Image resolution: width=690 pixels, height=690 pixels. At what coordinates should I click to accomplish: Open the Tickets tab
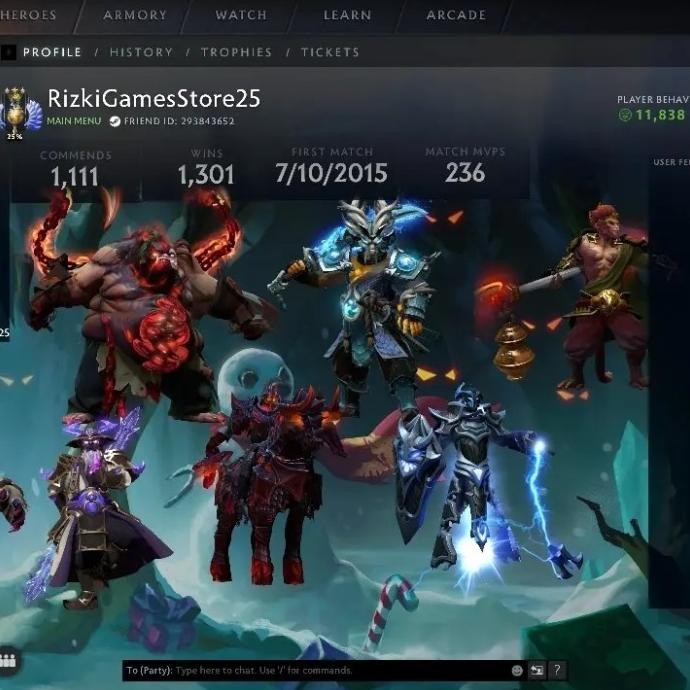[330, 52]
